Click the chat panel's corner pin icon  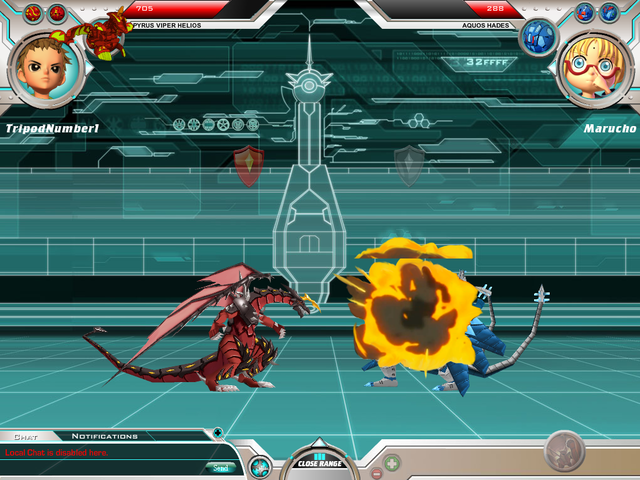tap(218, 433)
